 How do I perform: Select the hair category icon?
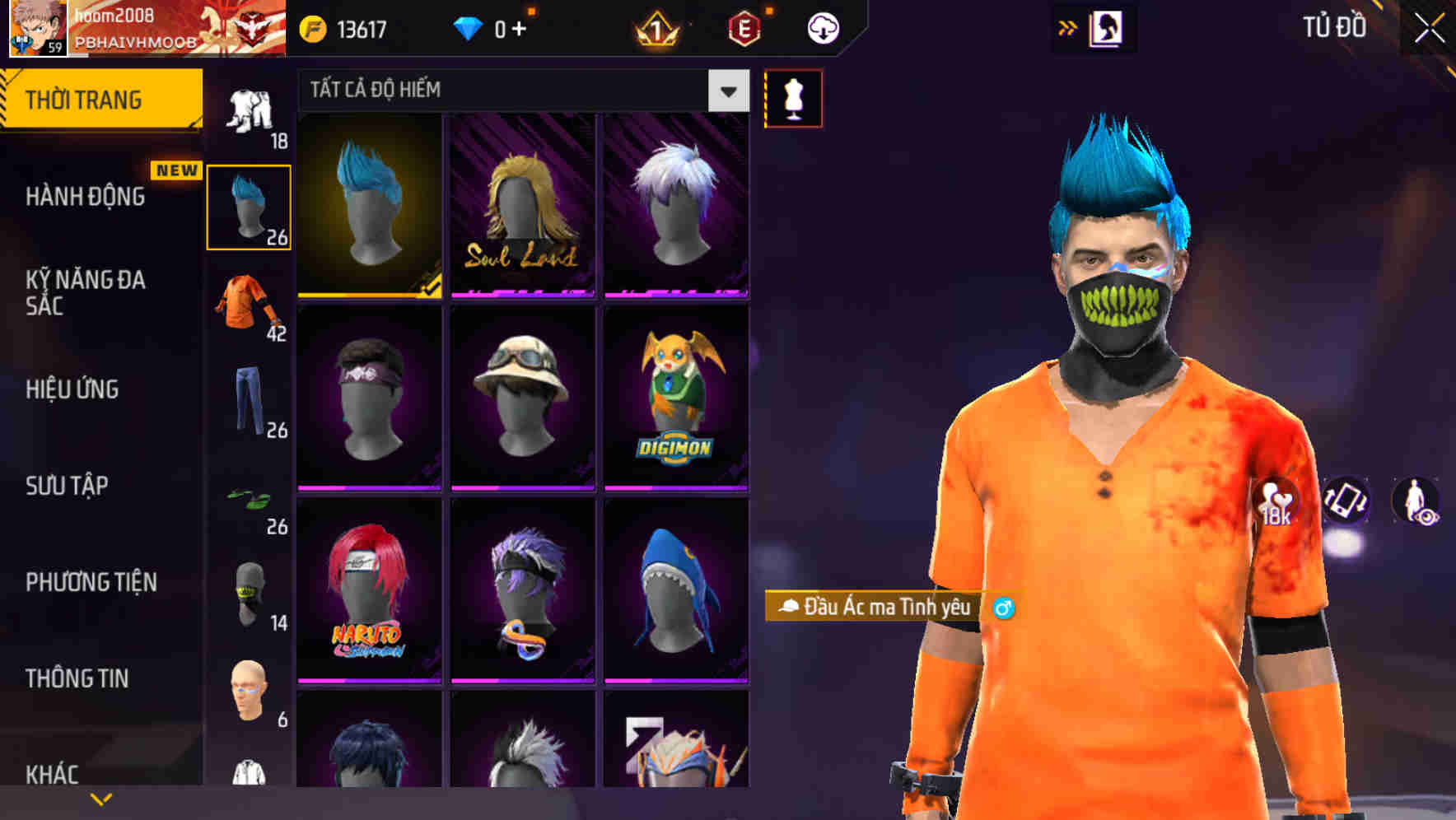tap(248, 206)
